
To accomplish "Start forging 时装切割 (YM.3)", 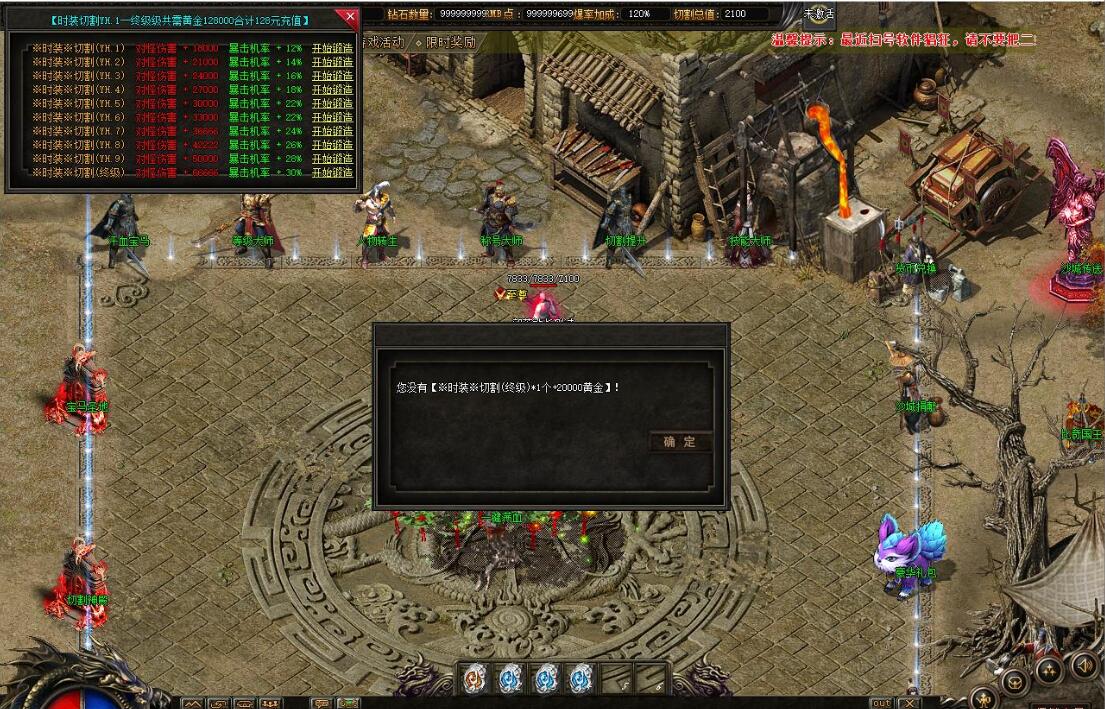I will (332, 76).
